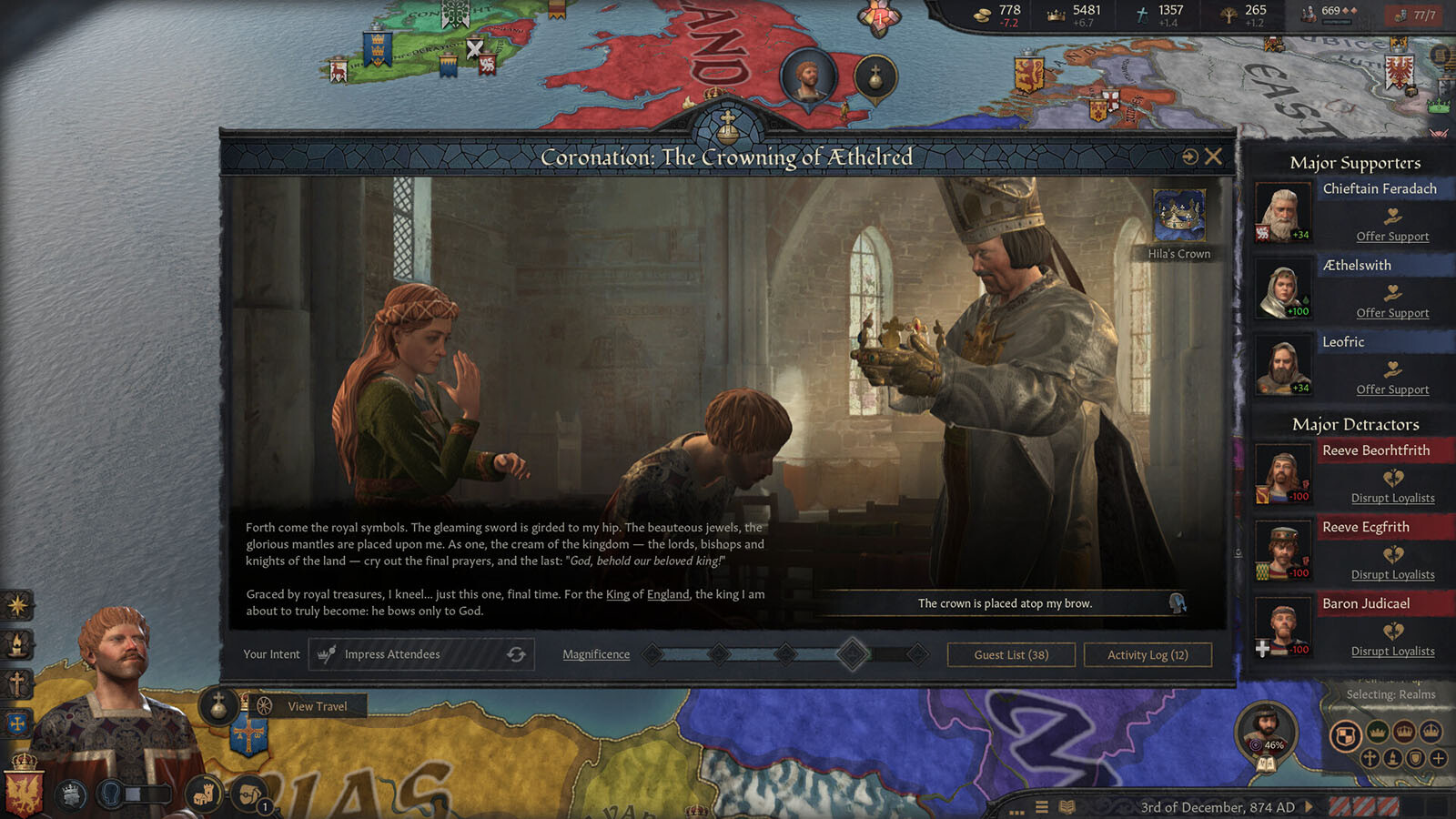
Task: Open the Guest List (38)
Action: 1011,654
